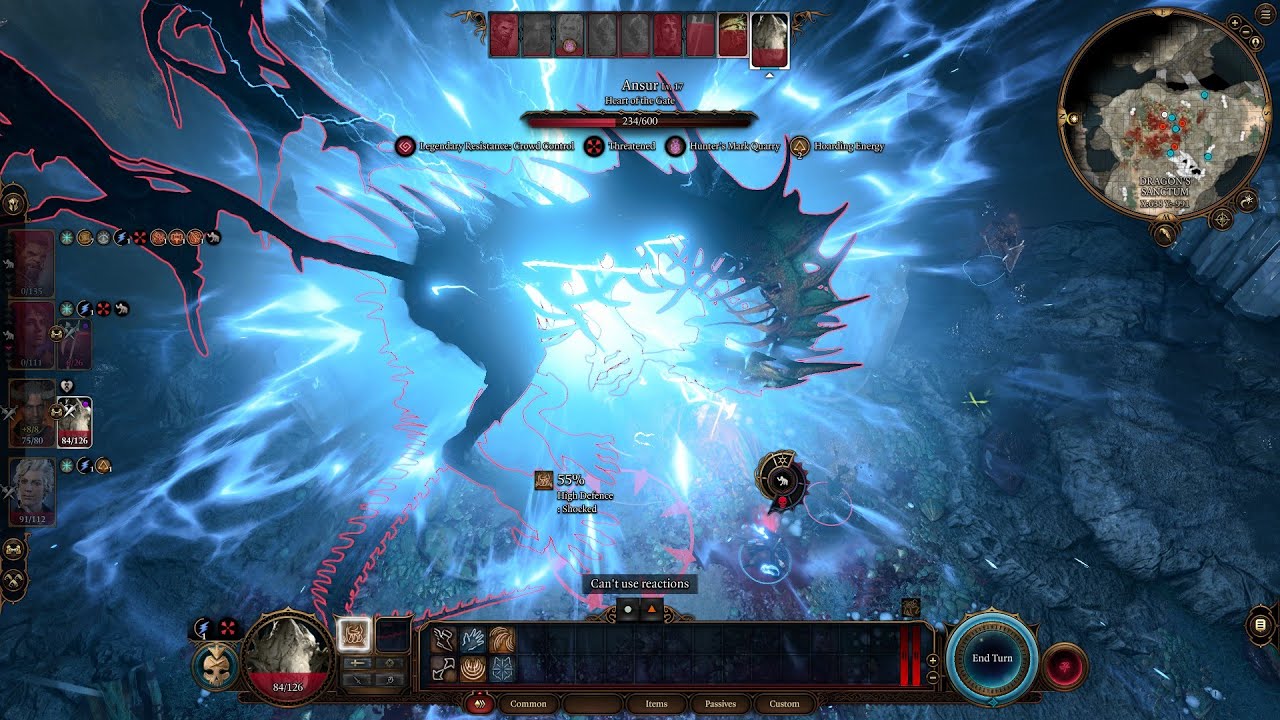Select the Jump action in the hotbar
The height and width of the screenshot is (720, 1280).
coord(440,638)
